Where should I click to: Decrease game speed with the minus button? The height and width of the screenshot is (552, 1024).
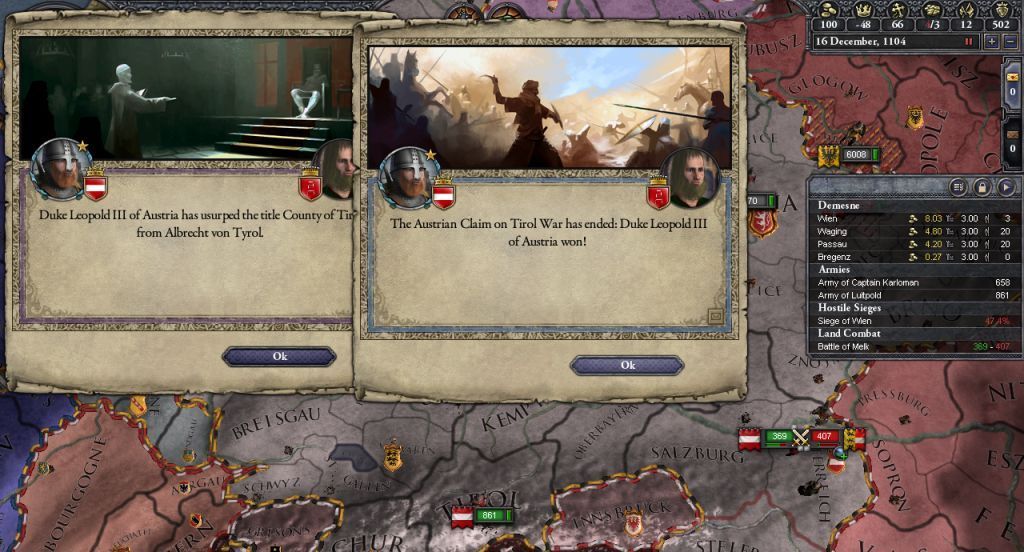click(1008, 42)
